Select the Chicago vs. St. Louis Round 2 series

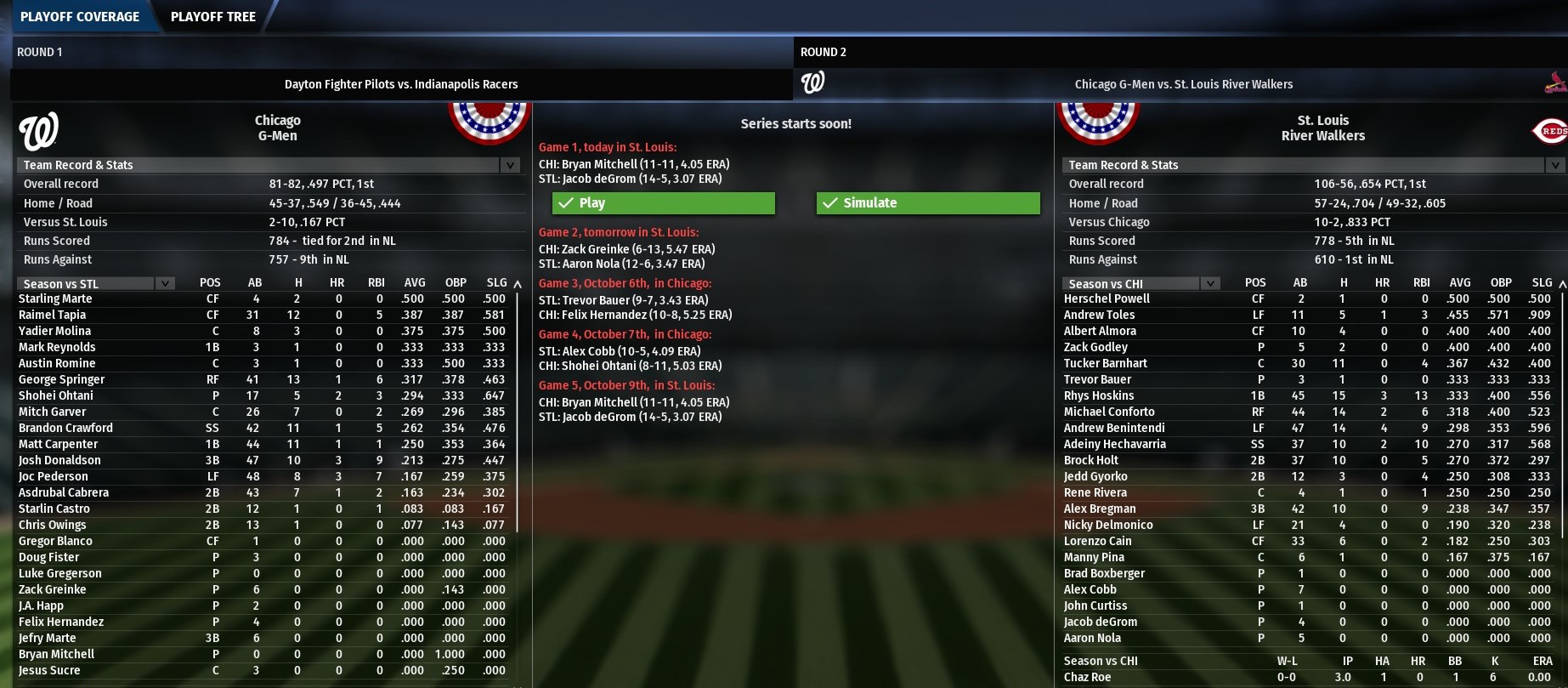point(1183,84)
